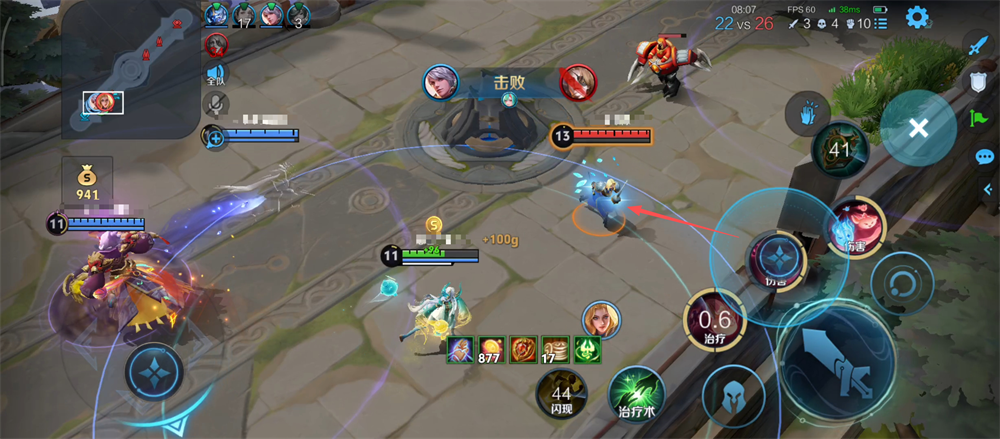This screenshot has width=1000, height=439.
Task: Cast the 治疗 skill on cooldown
Action: [x=713, y=324]
